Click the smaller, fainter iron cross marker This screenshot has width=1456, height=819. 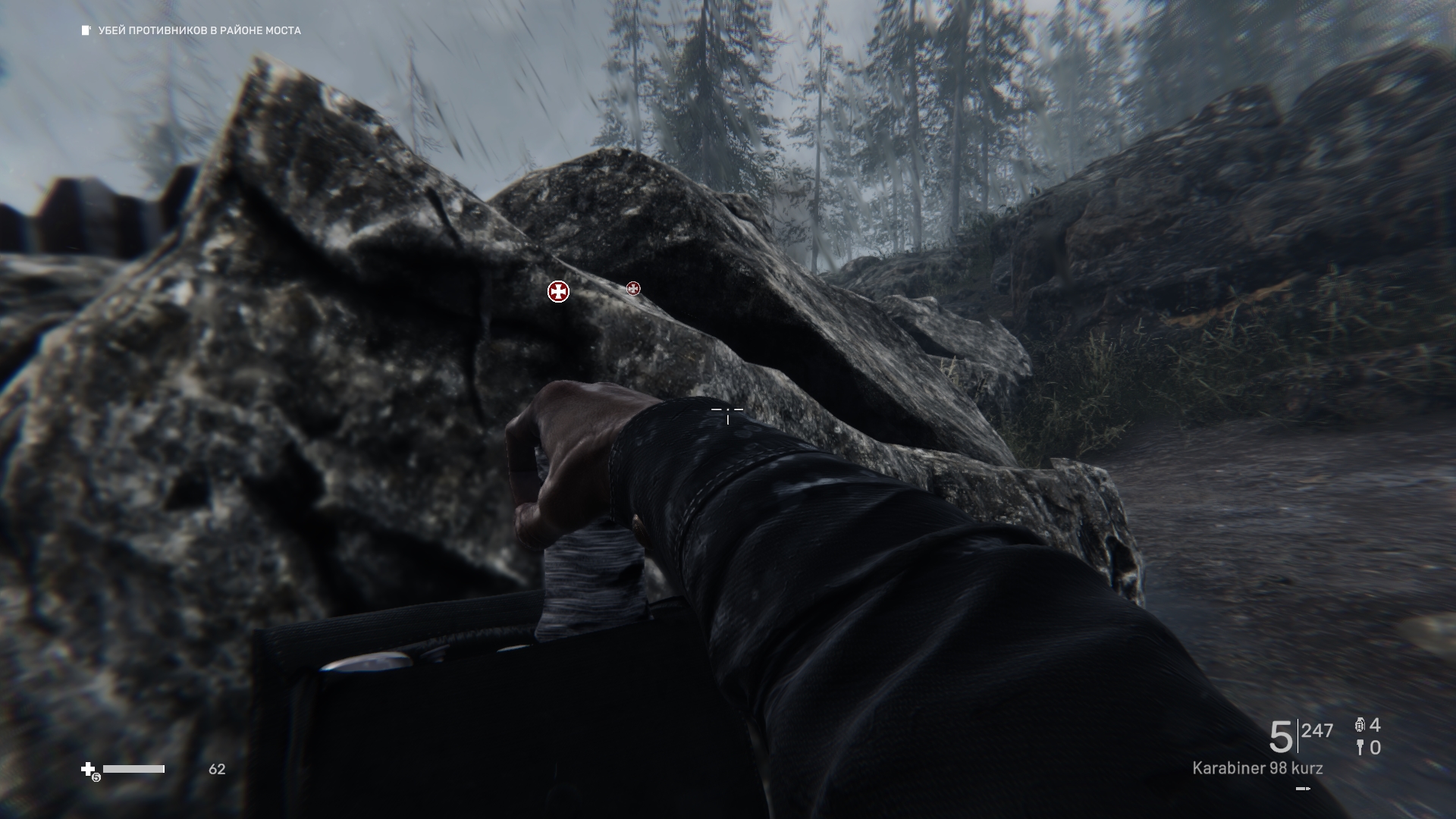[x=633, y=288]
